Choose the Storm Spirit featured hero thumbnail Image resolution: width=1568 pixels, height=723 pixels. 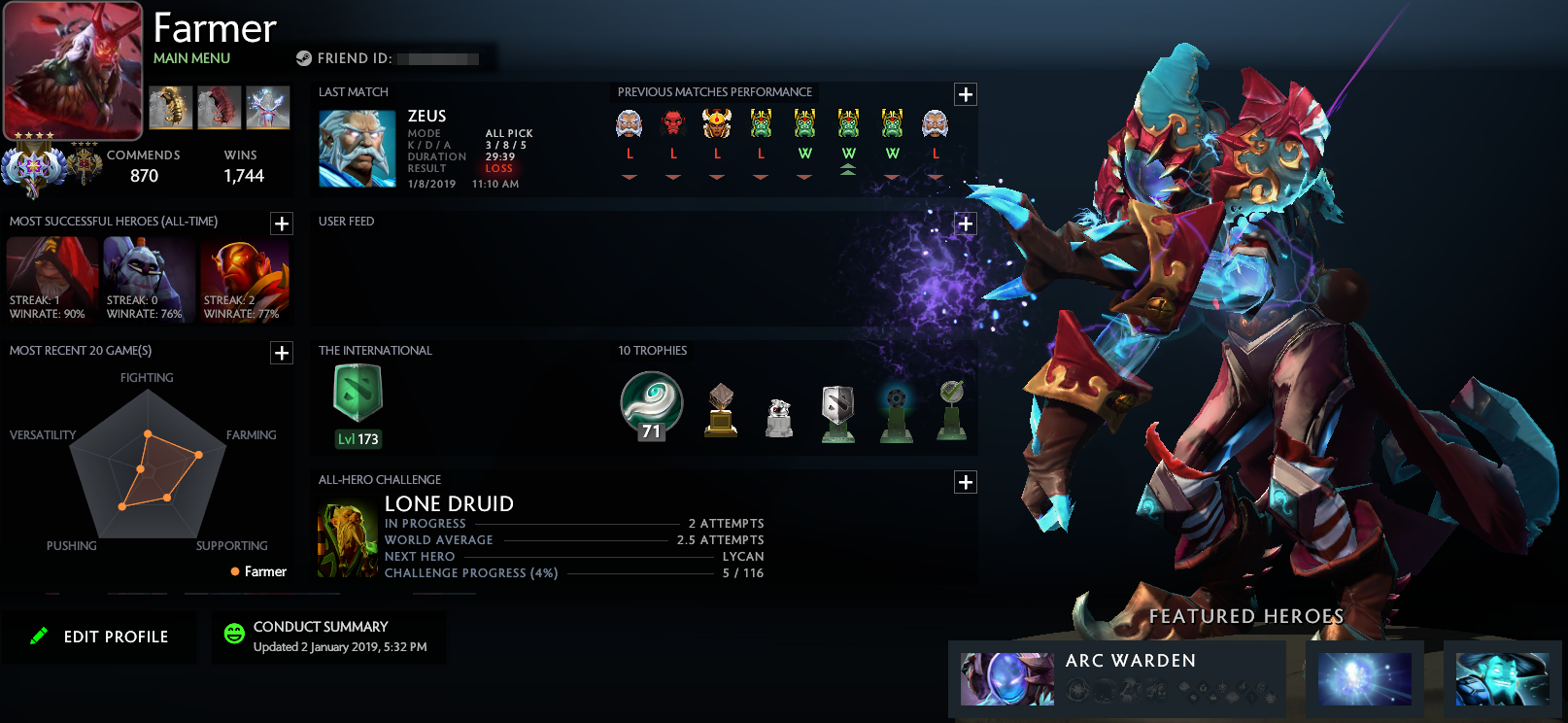(x=1501, y=678)
